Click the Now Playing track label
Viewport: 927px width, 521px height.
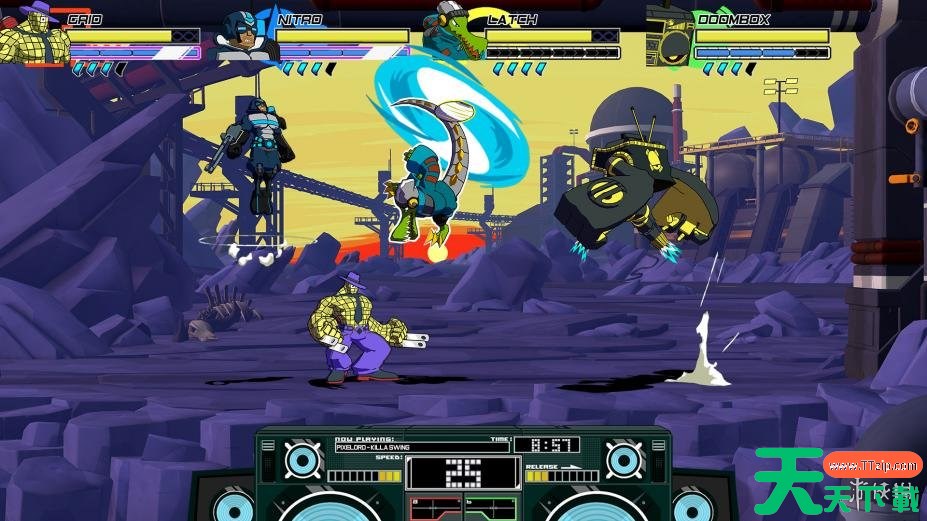421,447
